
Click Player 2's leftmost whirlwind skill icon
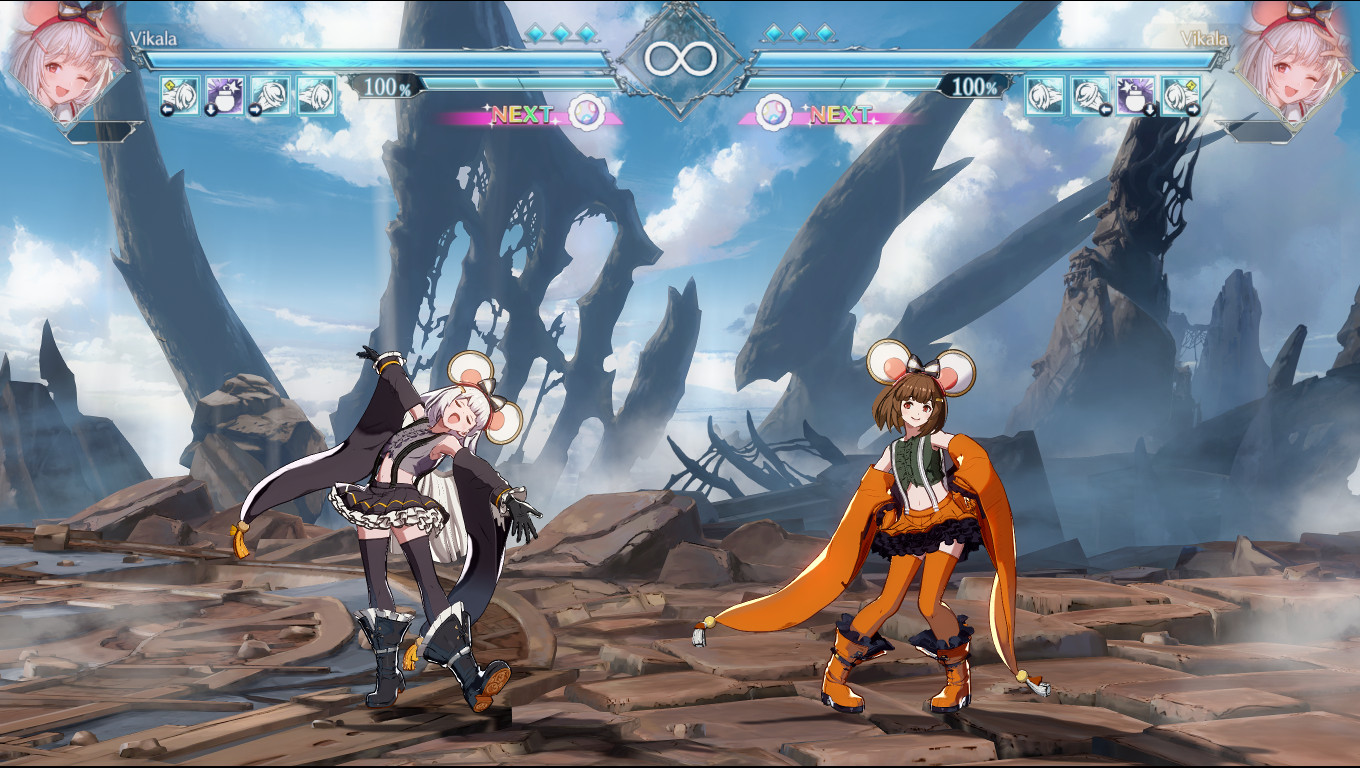(x=1044, y=96)
